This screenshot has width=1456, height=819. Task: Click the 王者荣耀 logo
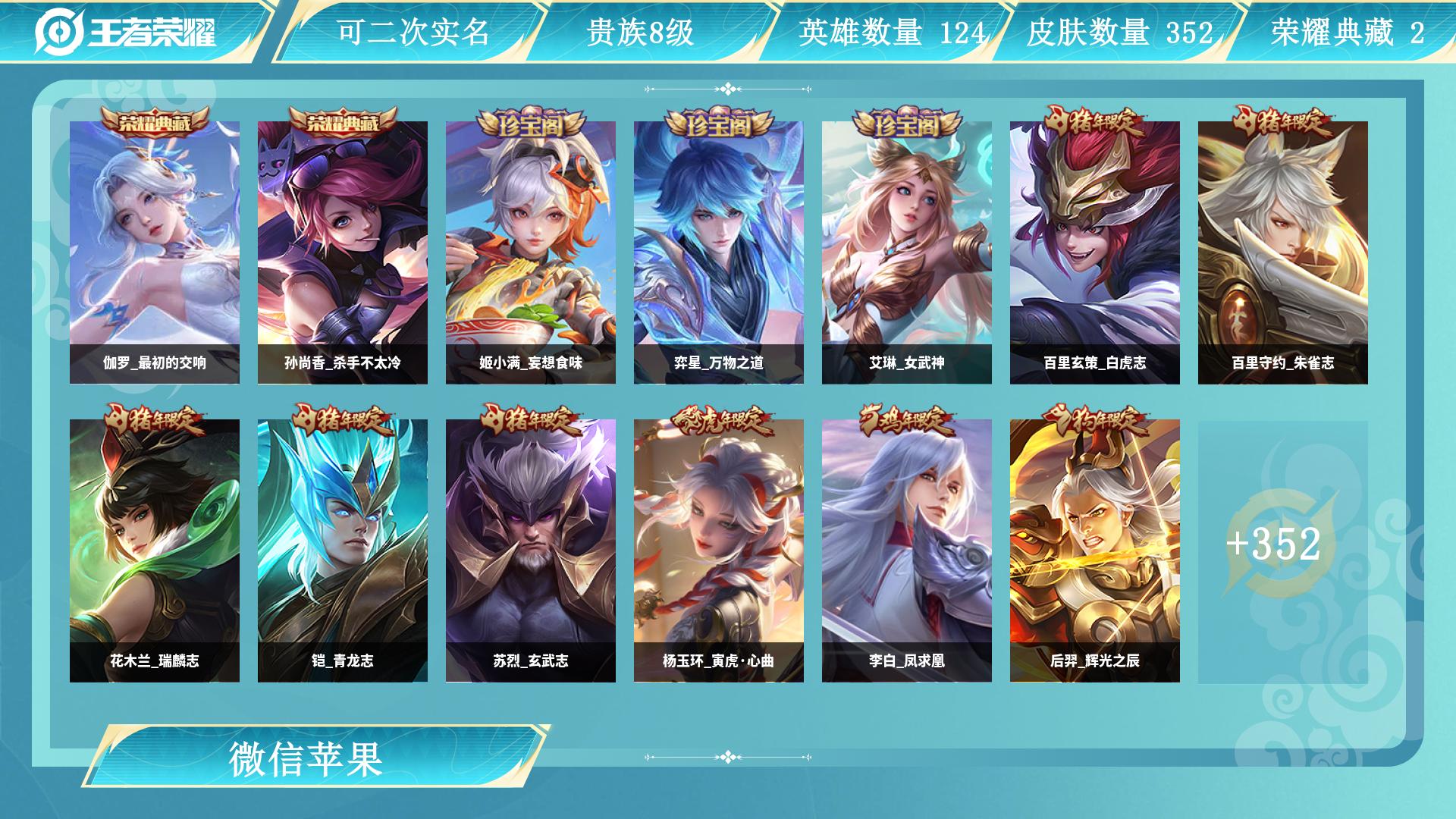coord(126,32)
